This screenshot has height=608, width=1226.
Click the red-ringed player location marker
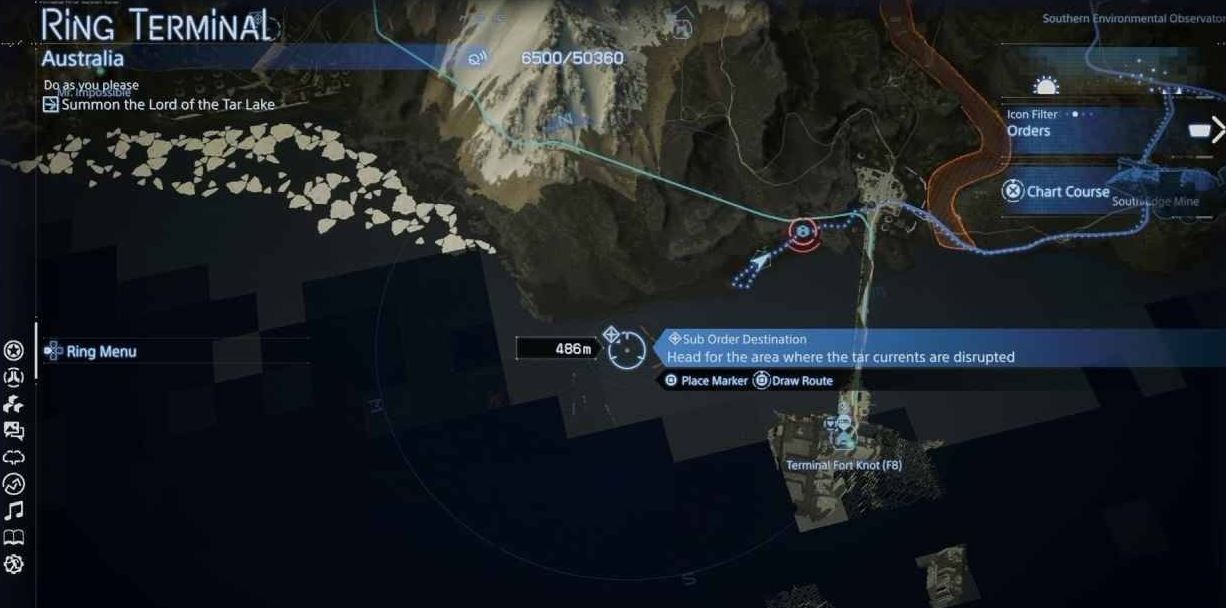[x=802, y=232]
